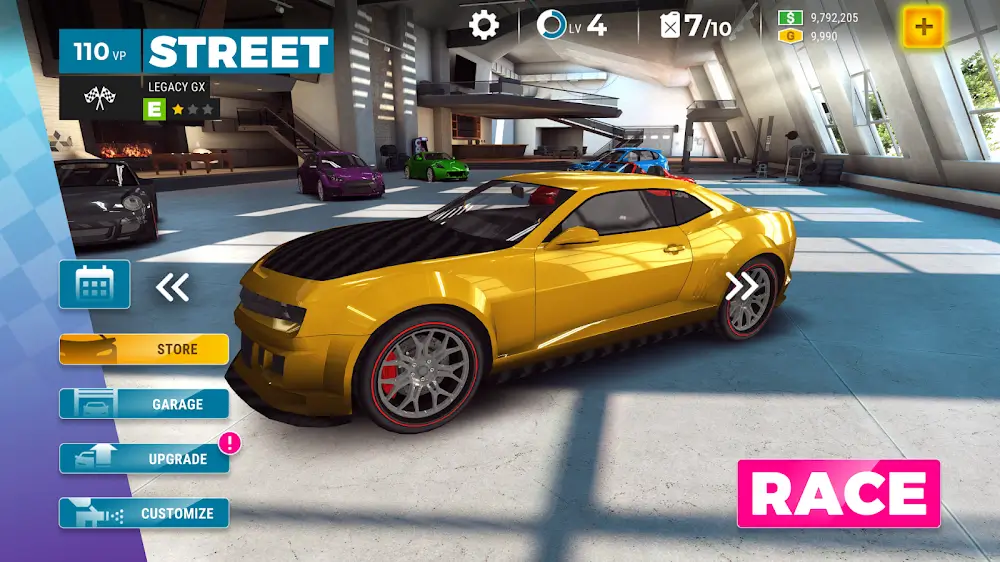1000x562 pixels.
Task: Click the checkered flags icon
Action: click(x=102, y=98)
